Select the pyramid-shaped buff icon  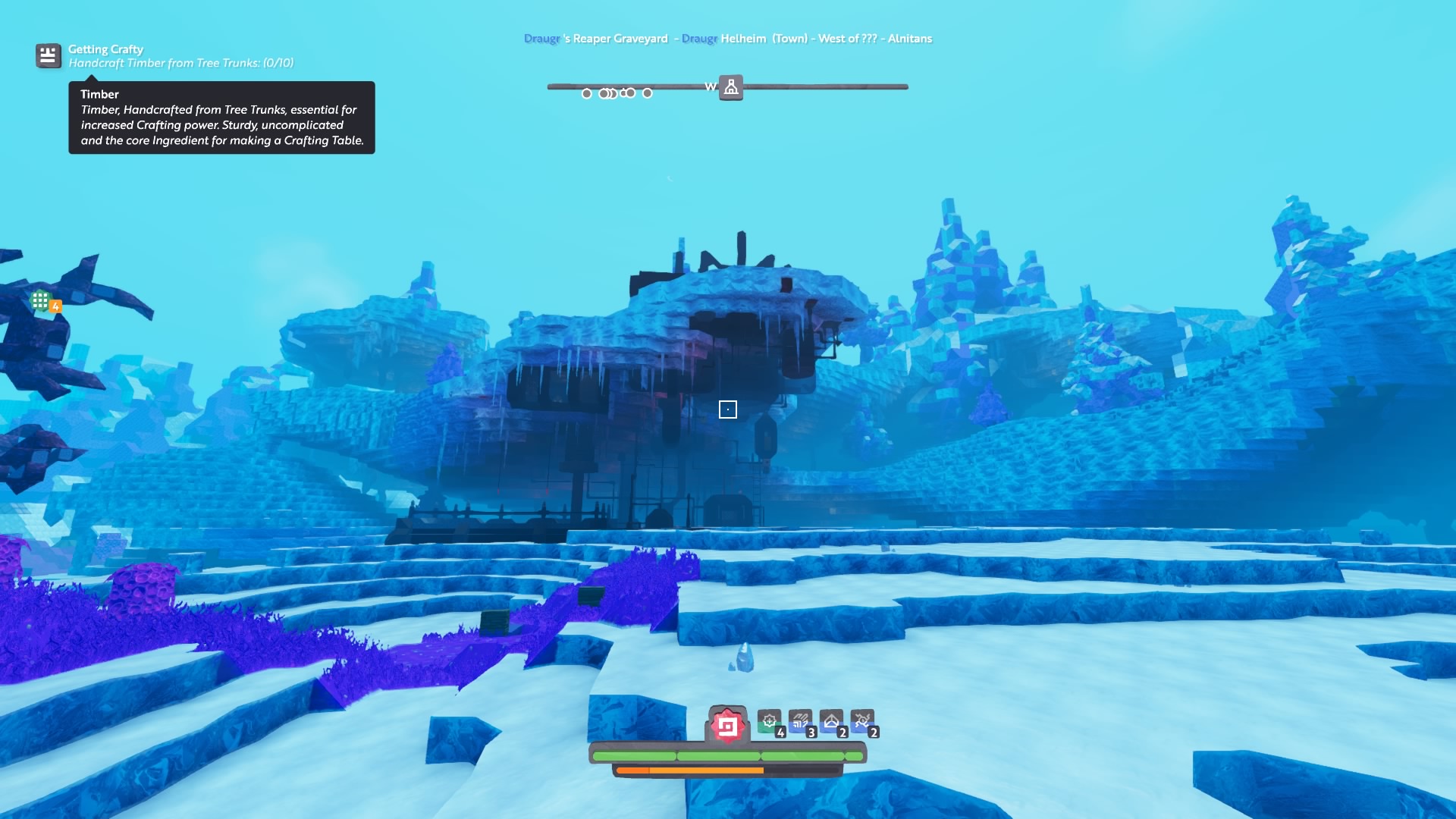831,721
